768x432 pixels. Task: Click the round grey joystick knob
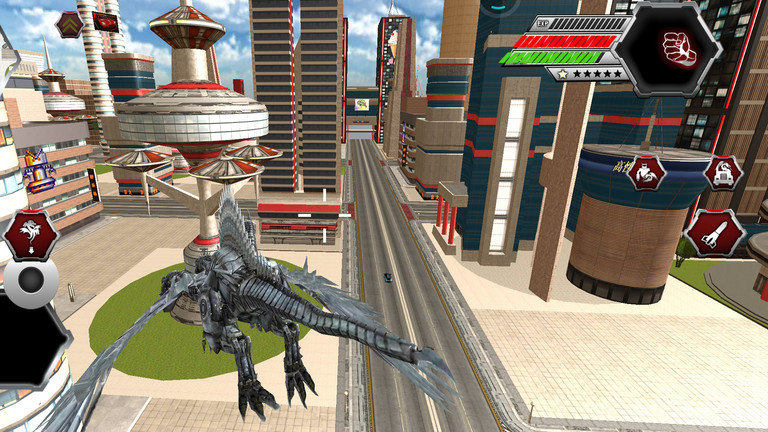(32, 282)
